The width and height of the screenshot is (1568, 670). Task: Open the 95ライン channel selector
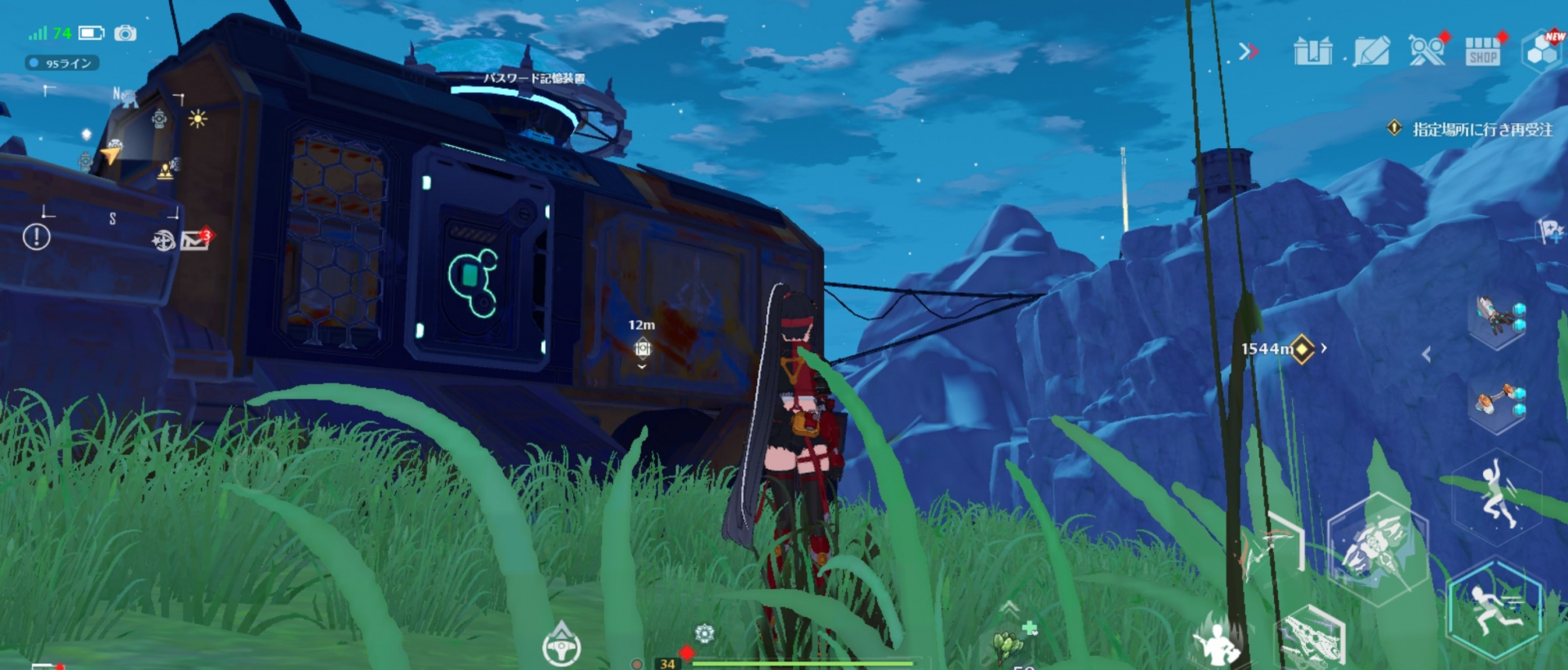pyautogui.click(x=63, y=63)
